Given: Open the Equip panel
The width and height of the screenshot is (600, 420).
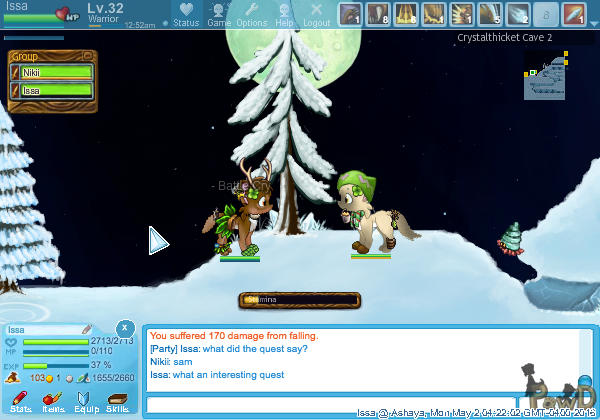Looking at the screenshot, I should coord(86,401).
